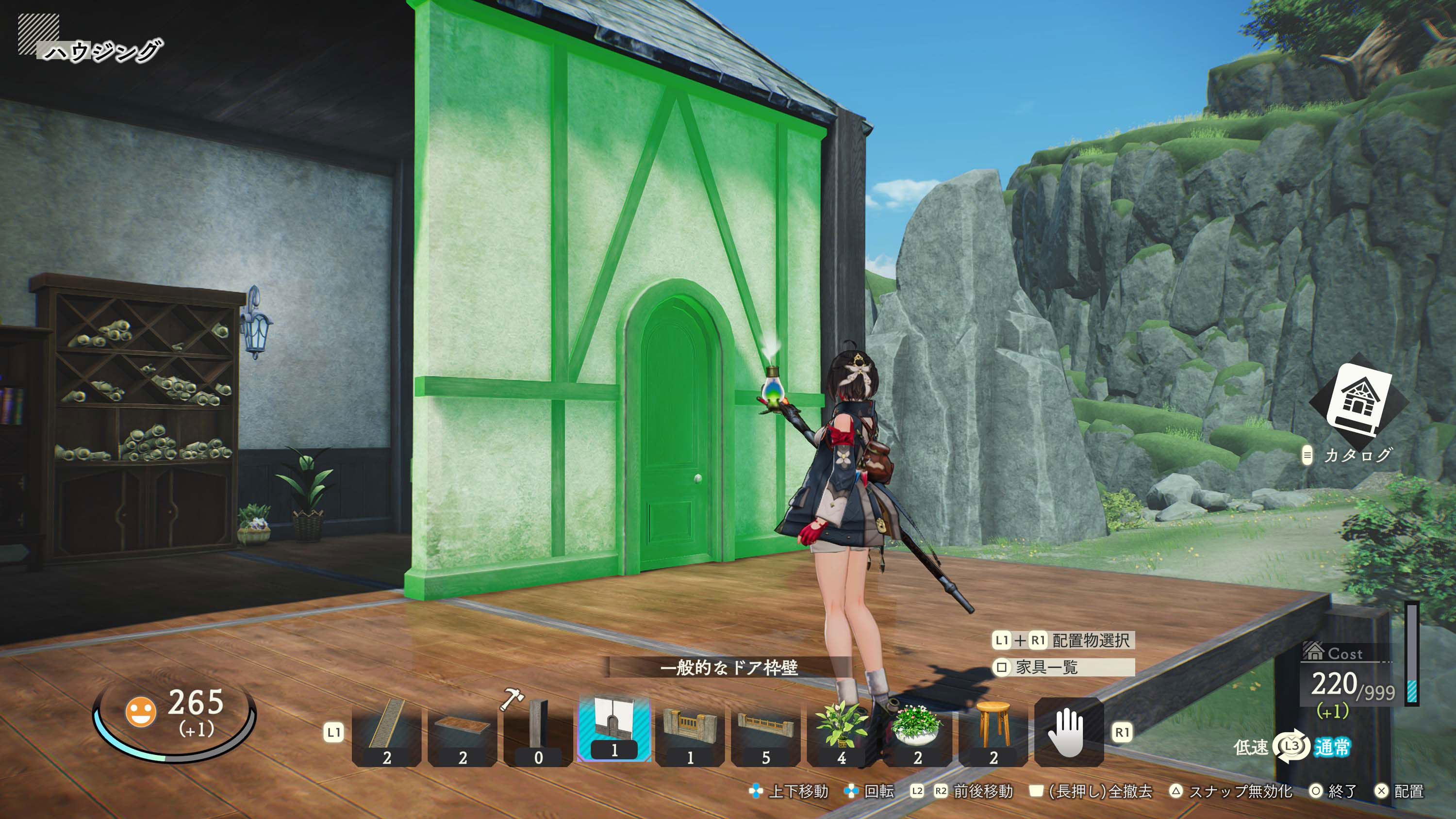1456x819 pixels.
Task: Choose the long low fence slot
Action: (x=766, y=732)
